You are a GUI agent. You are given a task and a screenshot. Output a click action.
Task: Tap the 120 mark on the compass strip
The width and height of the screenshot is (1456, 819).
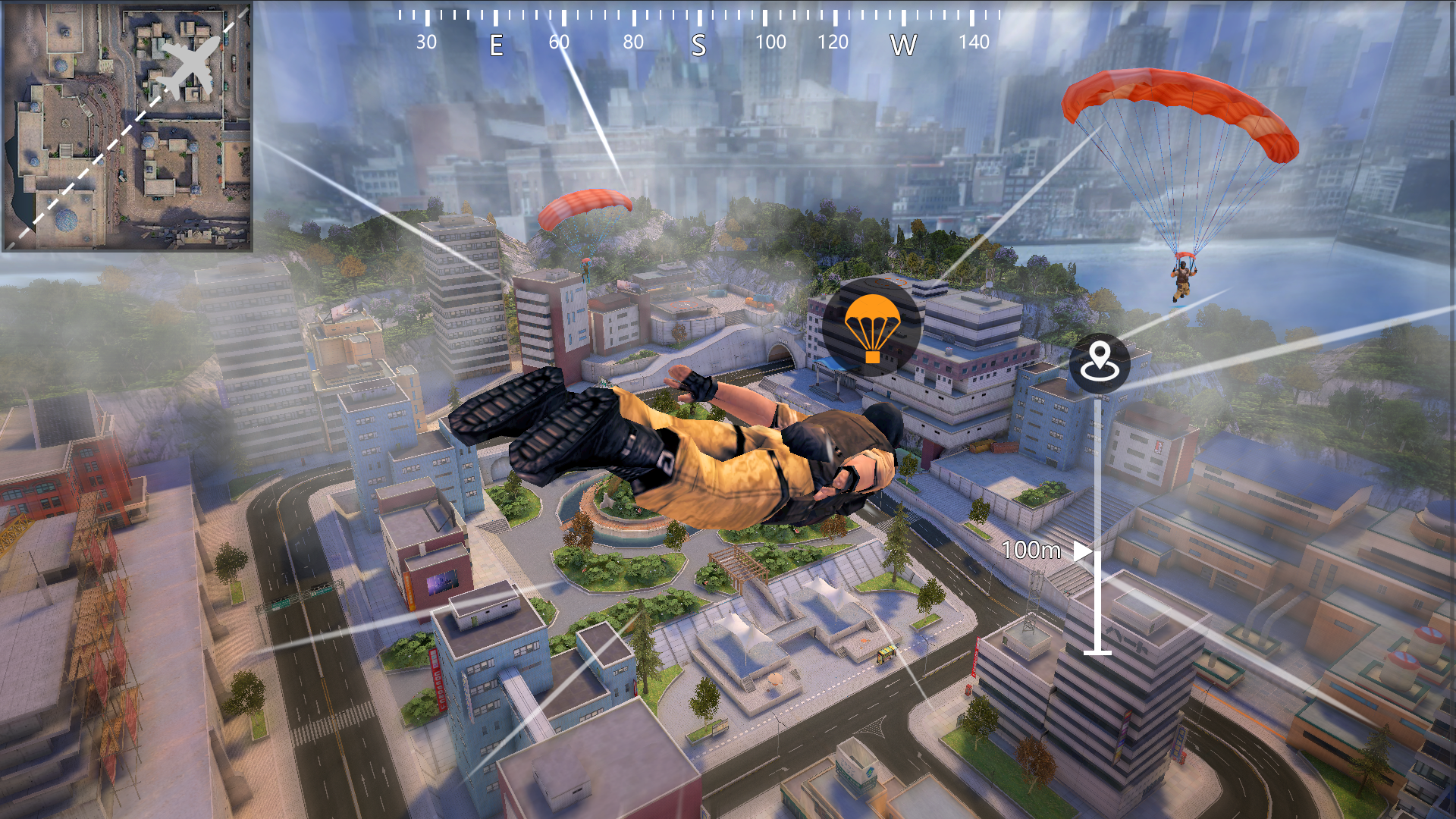click(834, 43)
